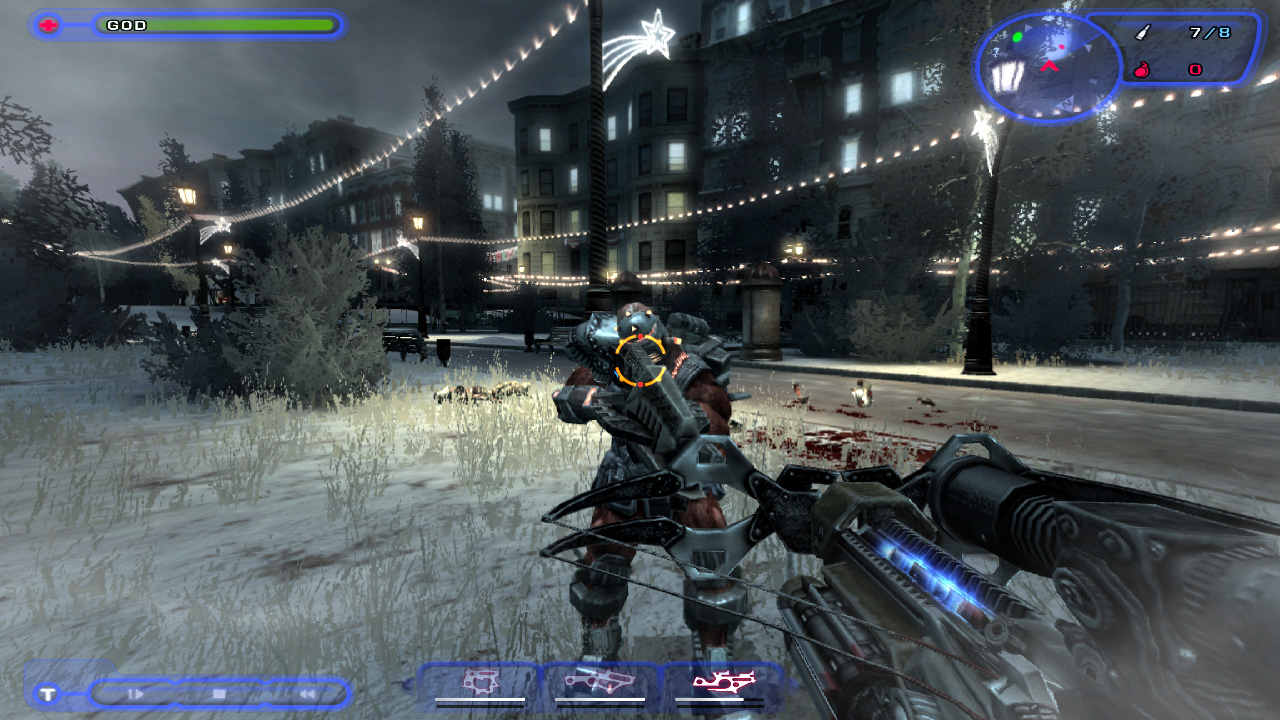Activate the time slow control

(x=137, y=693)
